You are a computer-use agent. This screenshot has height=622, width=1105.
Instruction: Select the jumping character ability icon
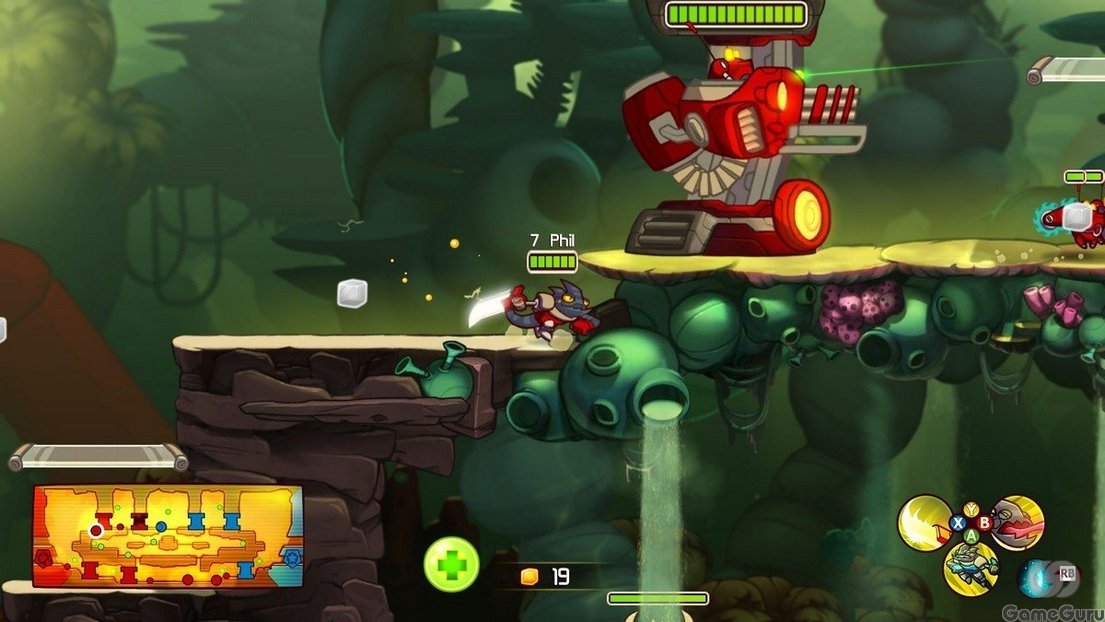coord(971,568)
